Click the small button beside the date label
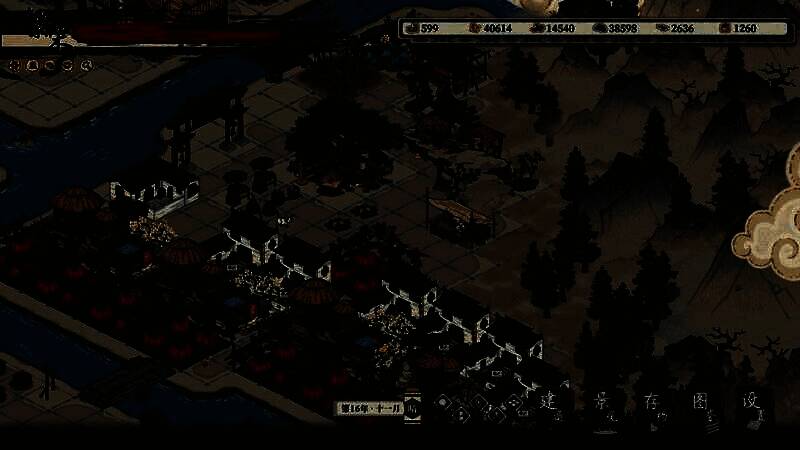This screenshot has width=800, height=450. point(413,407)
